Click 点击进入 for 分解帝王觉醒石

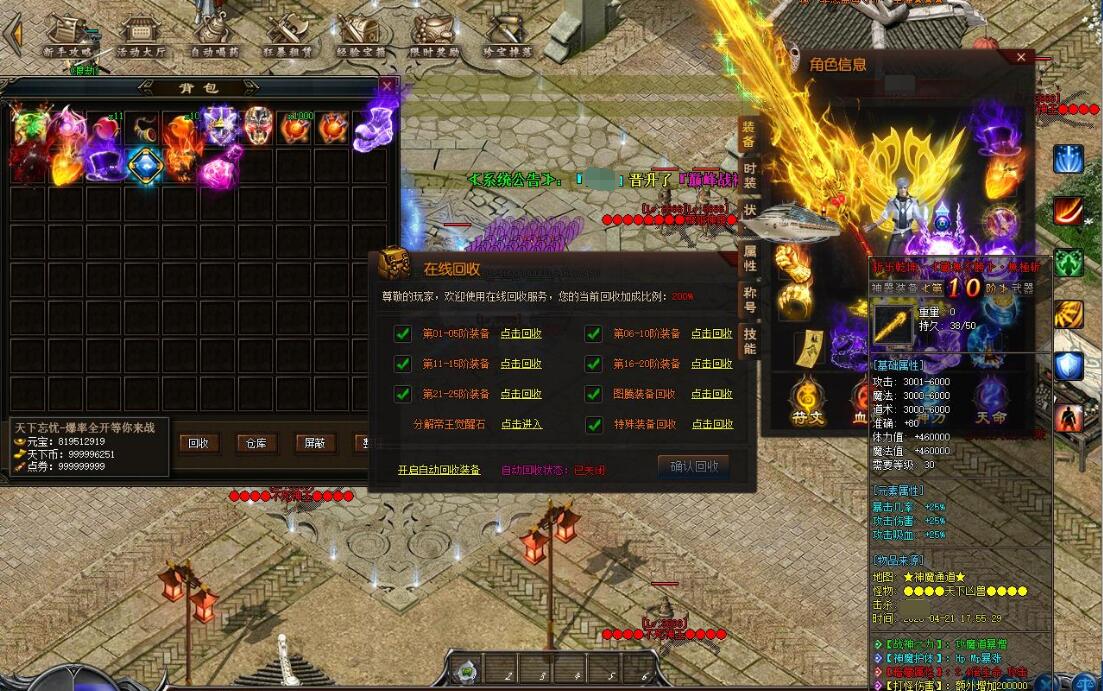click(x=521, y=424)
